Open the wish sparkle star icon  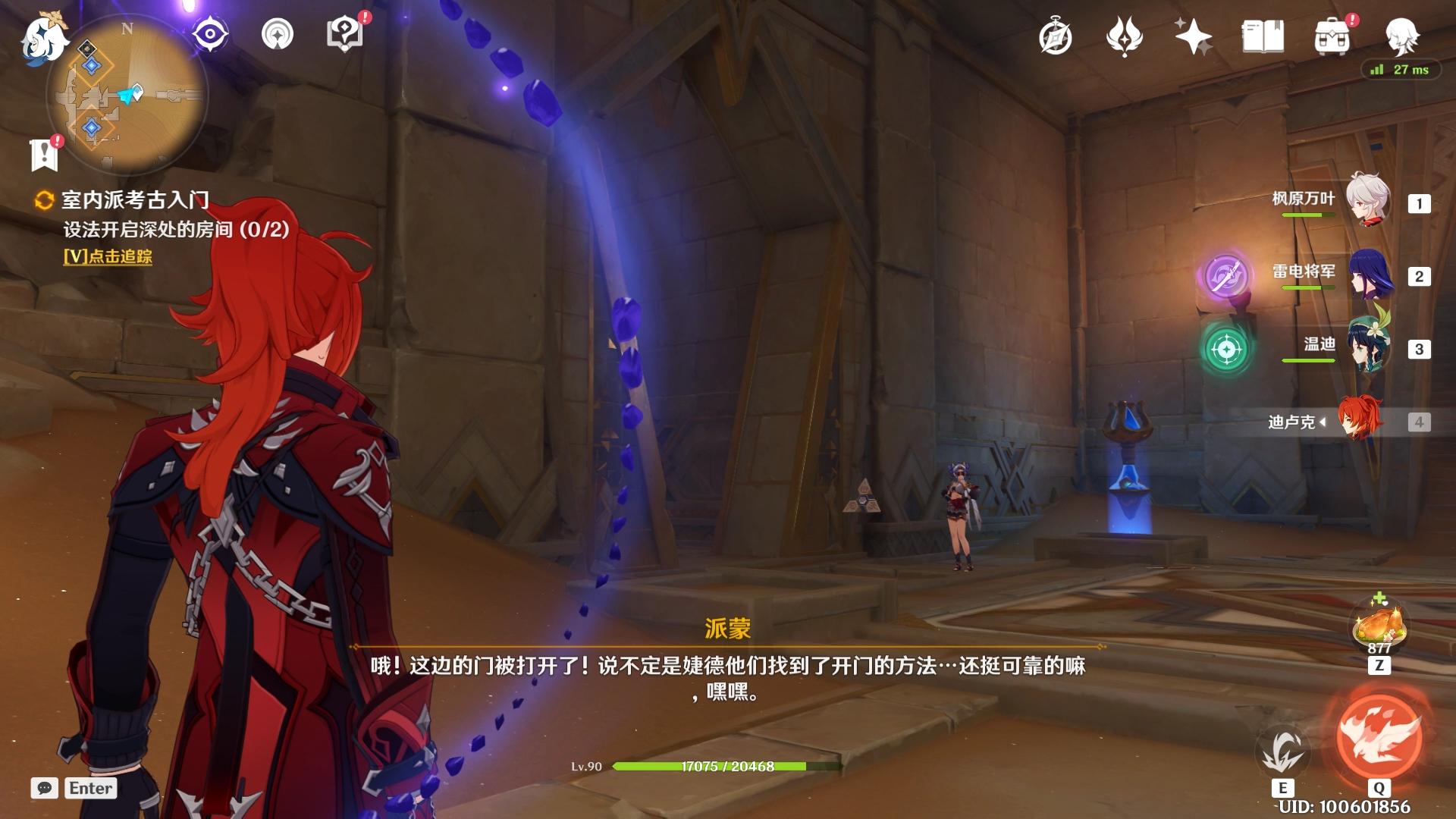1193,36
